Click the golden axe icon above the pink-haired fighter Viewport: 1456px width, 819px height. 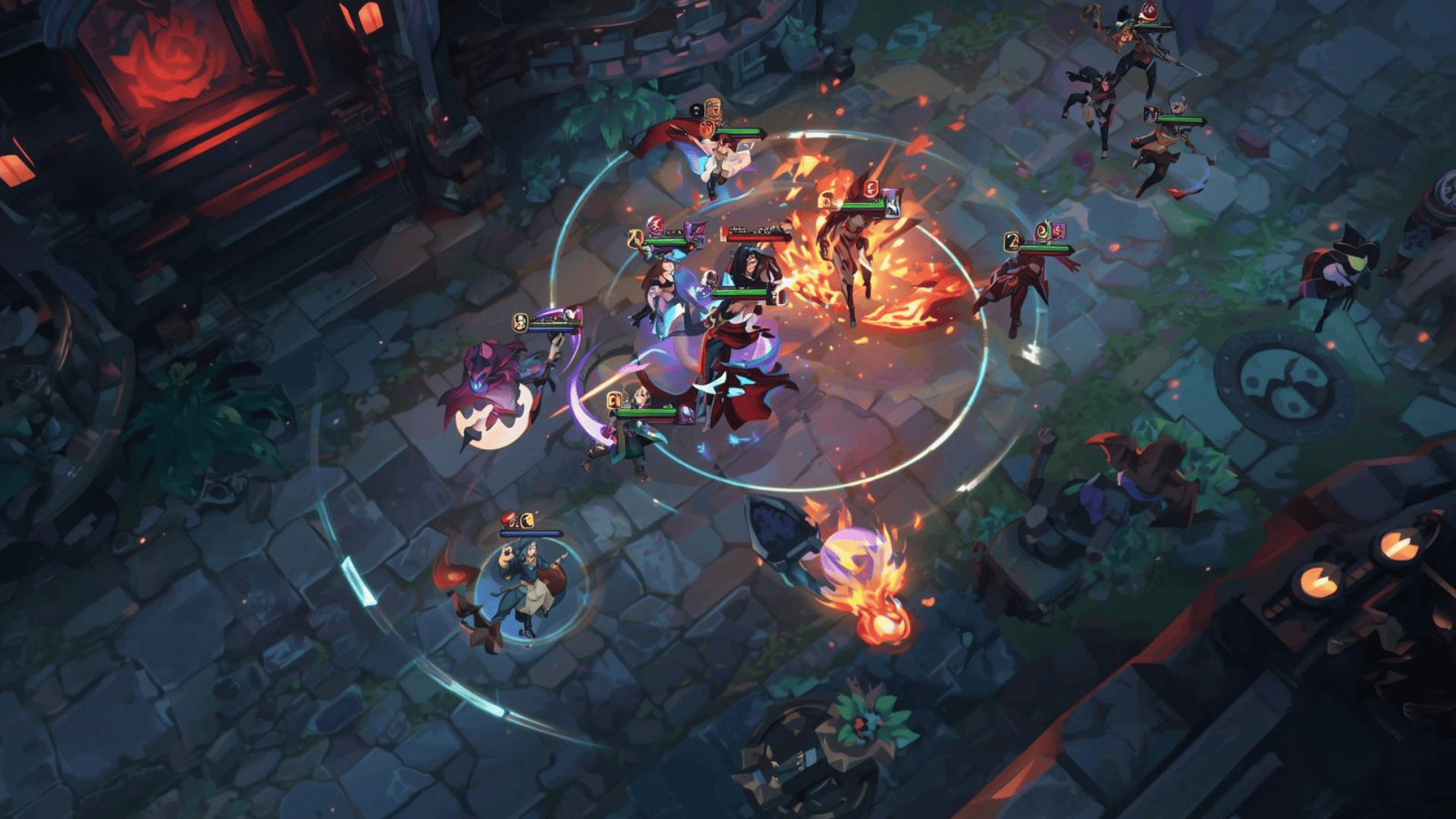pyautogui.click(x=635, y=237)
